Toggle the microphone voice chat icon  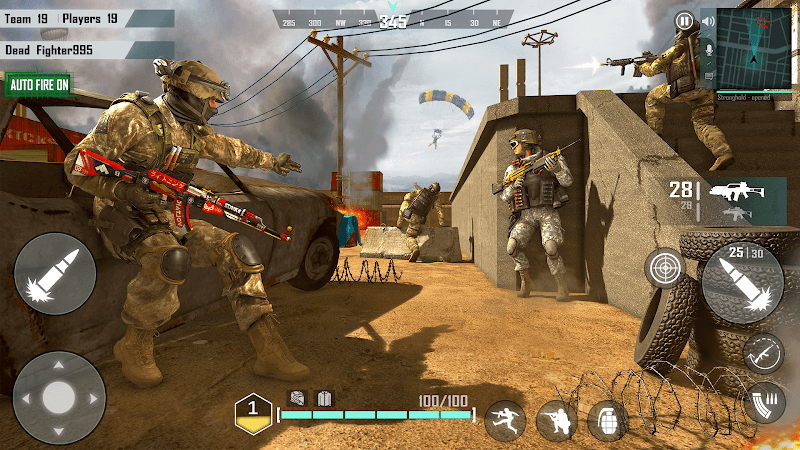709,48
